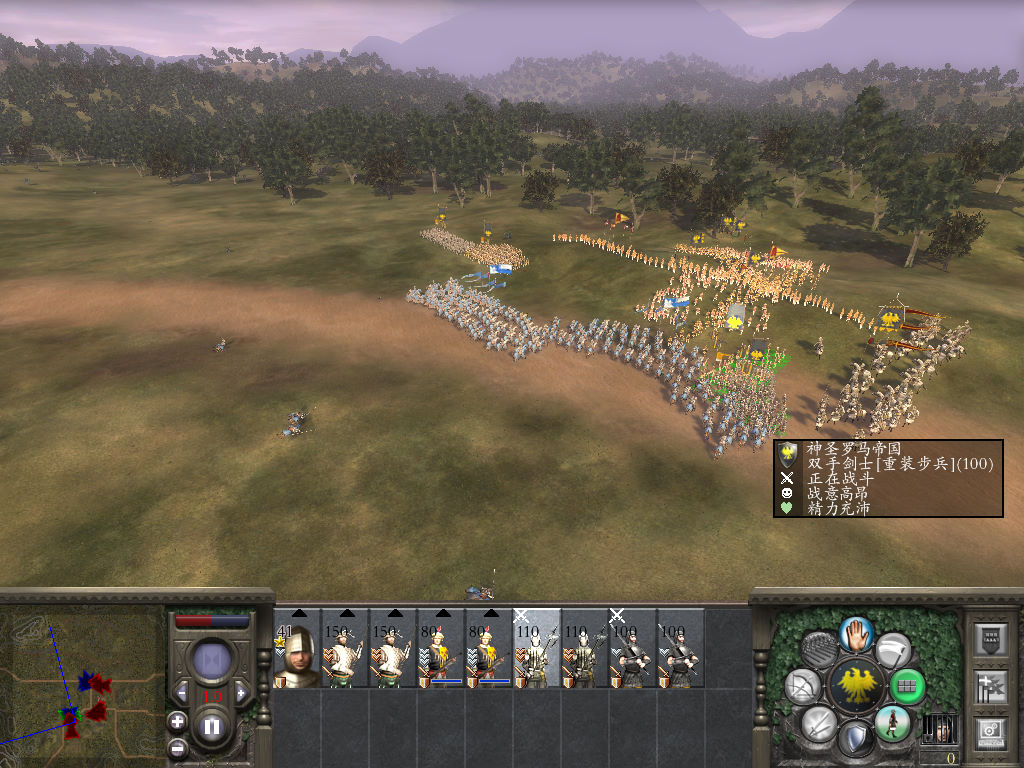
Task: Reset to normal speed with the round play button
Action: pos(212,661)
